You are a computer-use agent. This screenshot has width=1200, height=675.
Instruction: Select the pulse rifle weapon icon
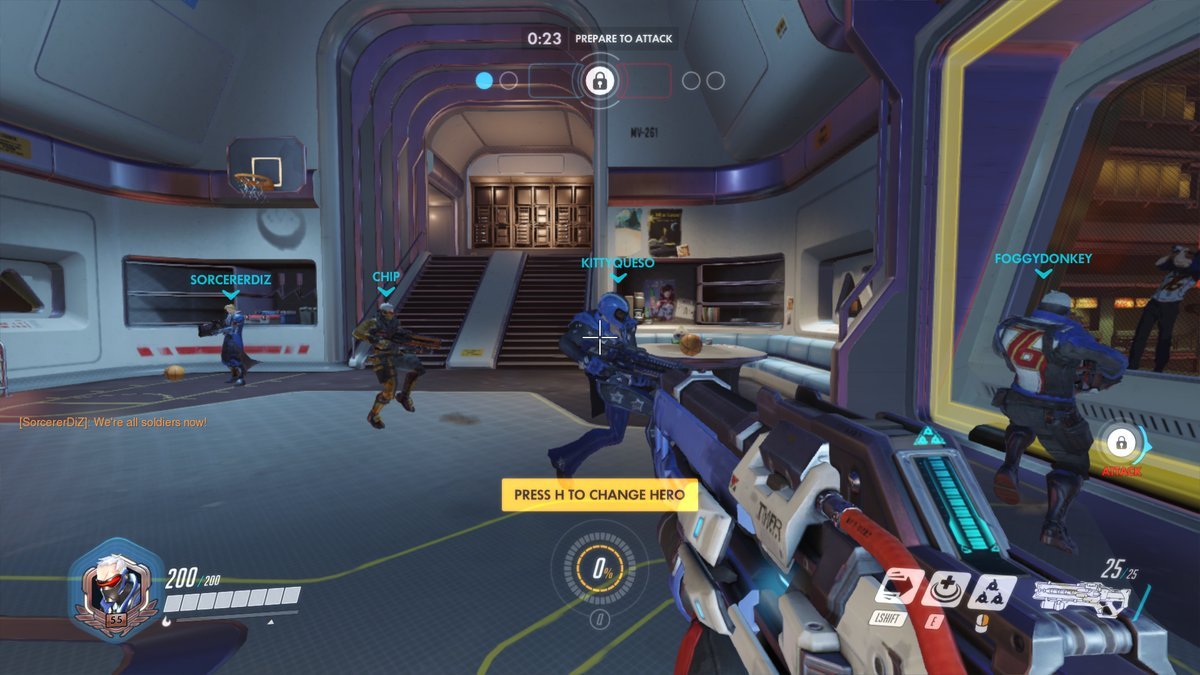(1081, 597)
